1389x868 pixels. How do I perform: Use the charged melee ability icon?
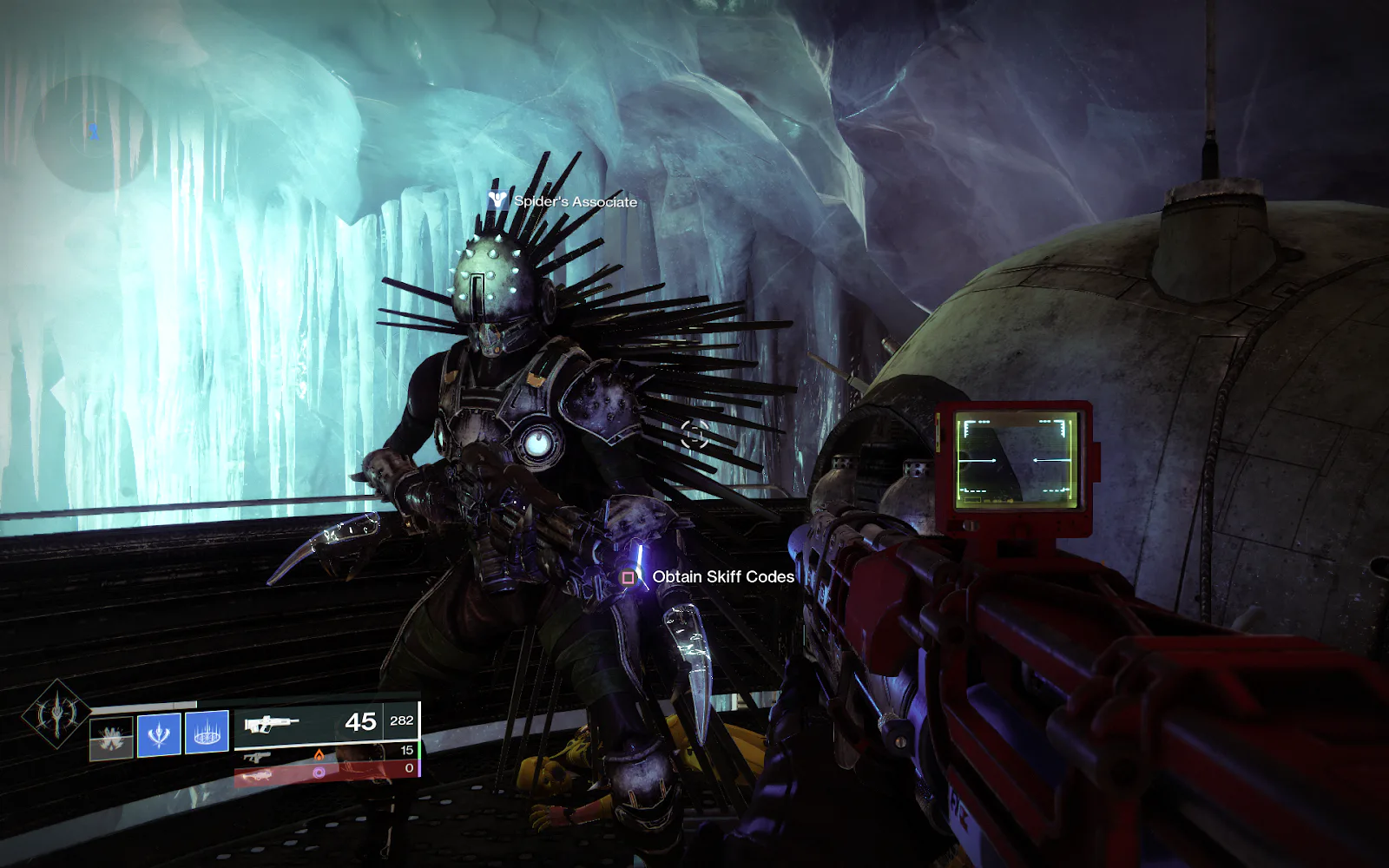click(159, 734)
